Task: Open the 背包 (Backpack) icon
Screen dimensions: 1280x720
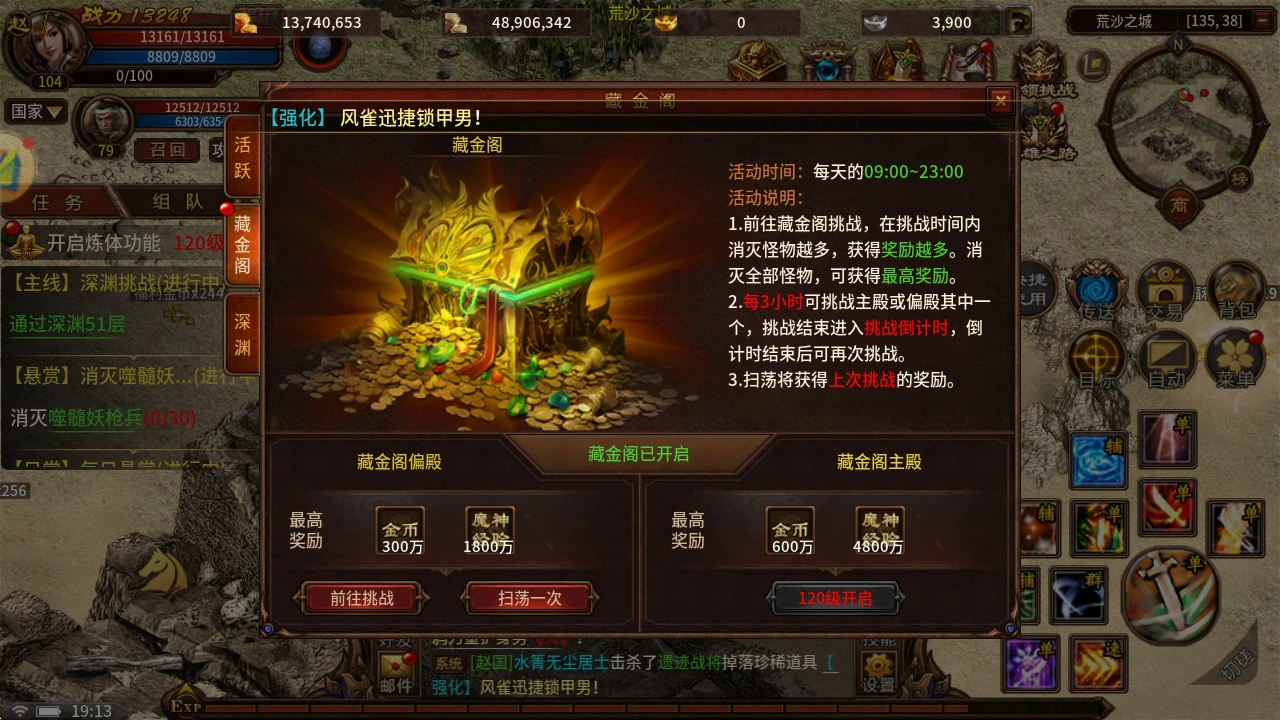Action: pyautogui.click(x=1236, y=291)
